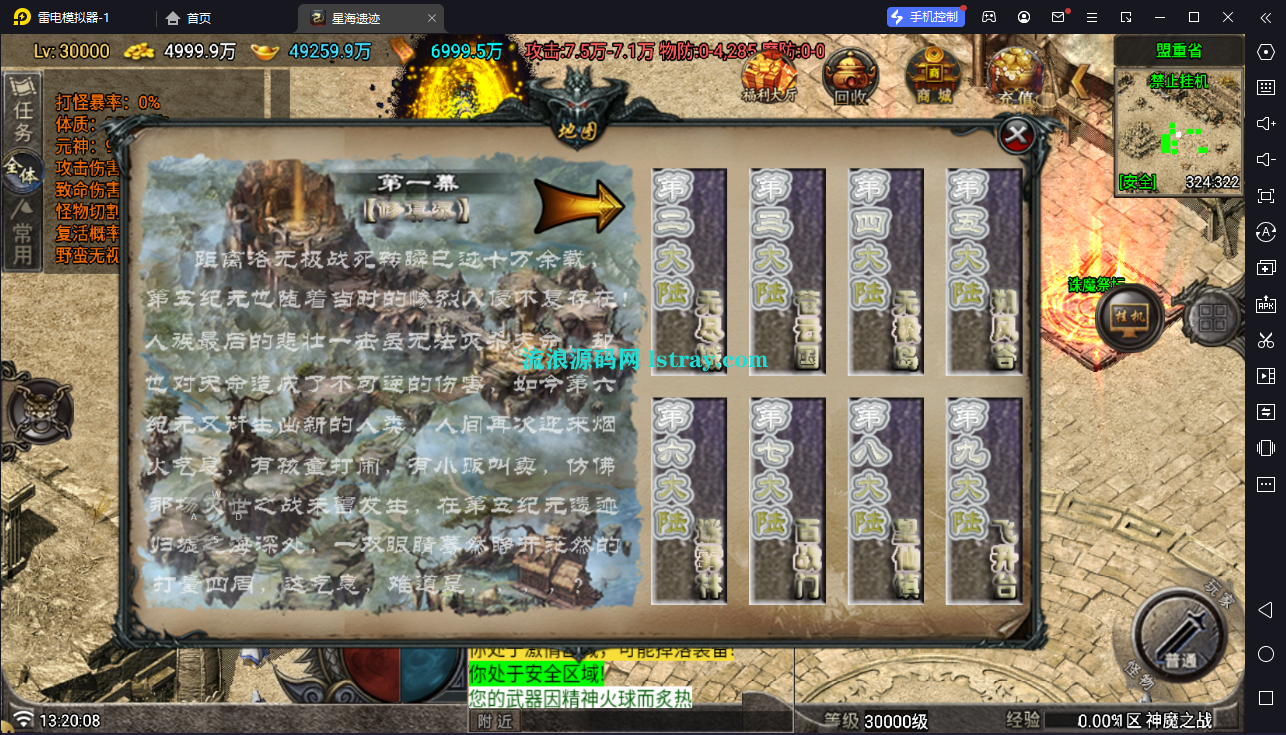This screenshot has height=735, width=1286.
Task: Toggle fullscreen mode in emulator sidebar
Action: tap(1265, 196)
